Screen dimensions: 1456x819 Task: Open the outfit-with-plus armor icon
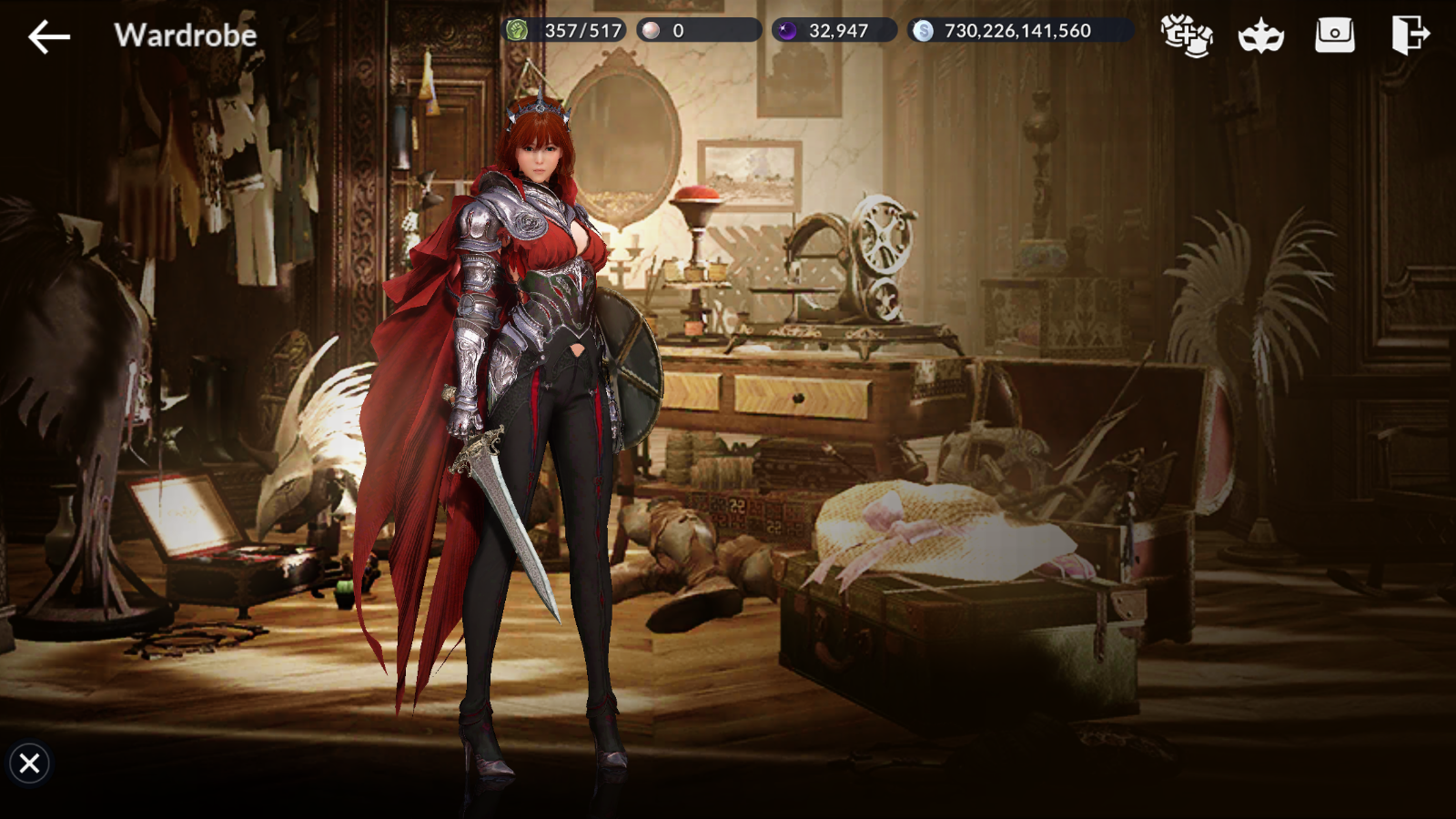(1187, 35)
